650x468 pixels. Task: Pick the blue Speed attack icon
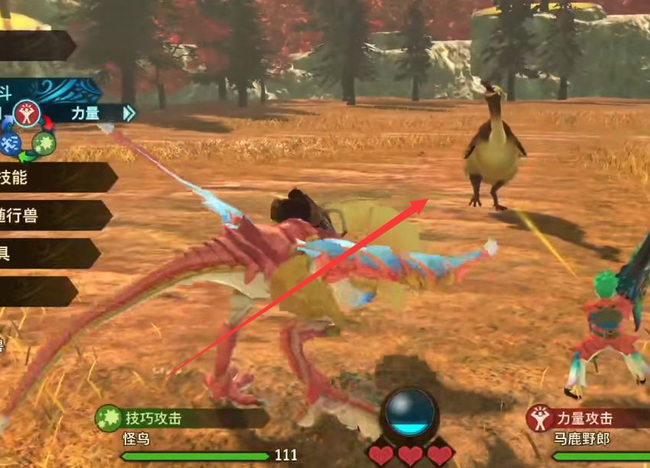11,143
